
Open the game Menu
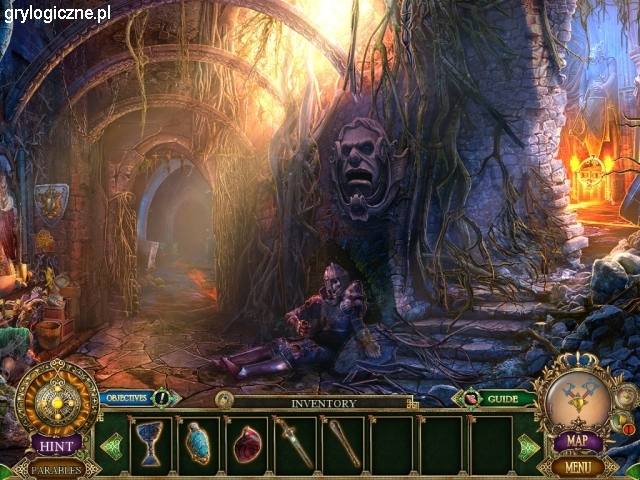(x=578, y=466)
